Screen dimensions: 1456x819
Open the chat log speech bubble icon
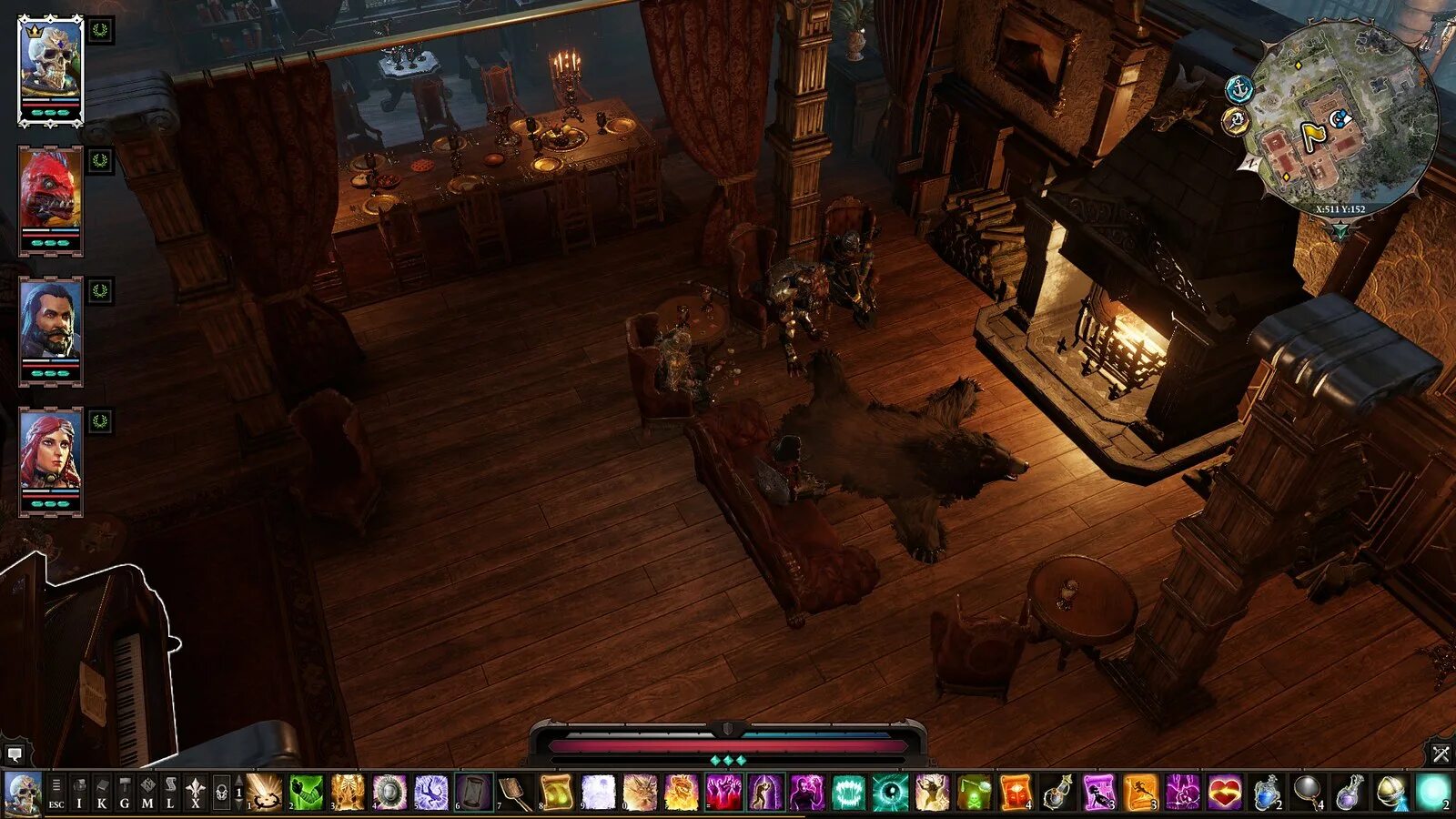tap(15, 753)
